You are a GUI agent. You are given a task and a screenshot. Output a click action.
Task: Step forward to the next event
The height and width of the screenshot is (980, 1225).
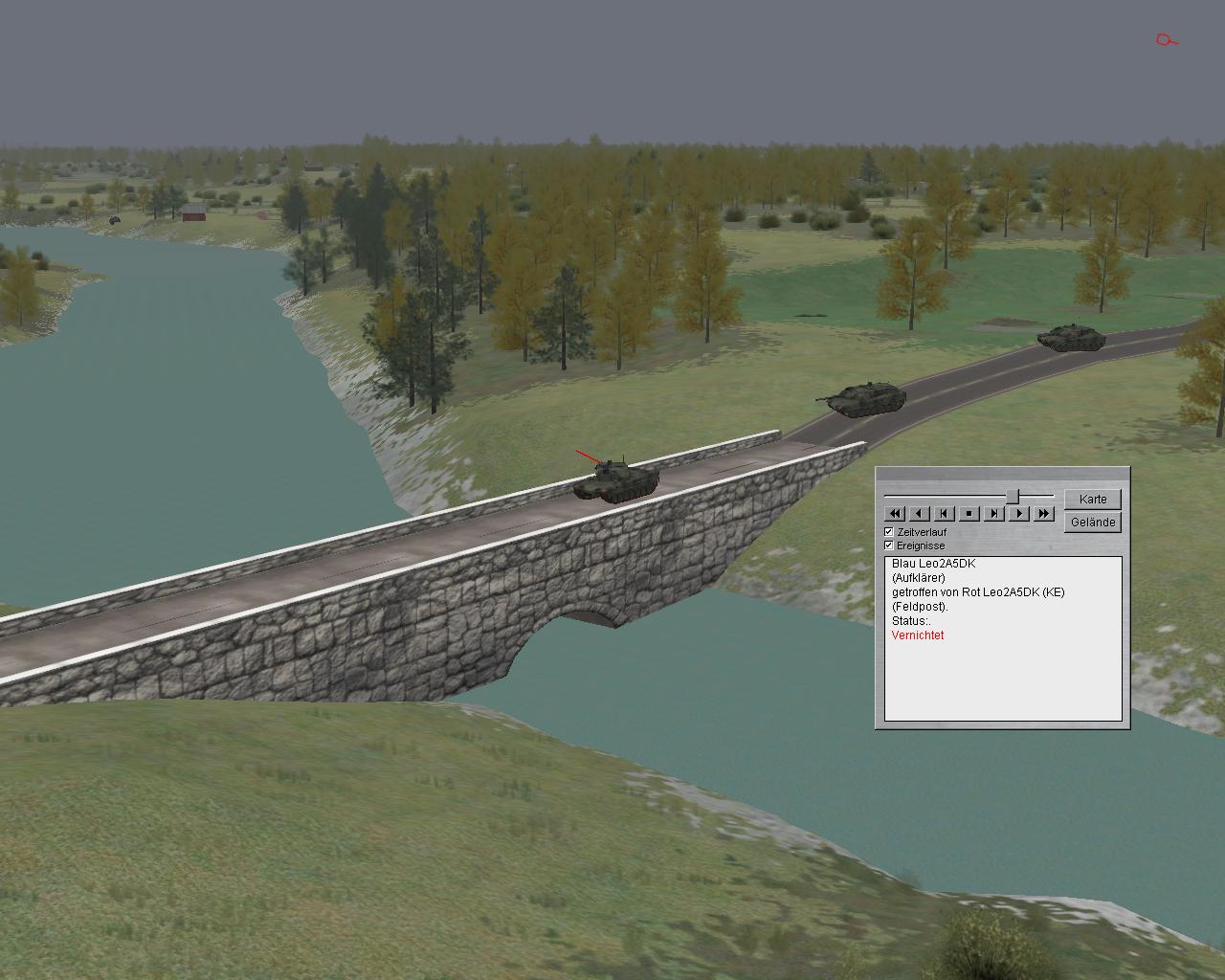[993, 514]
